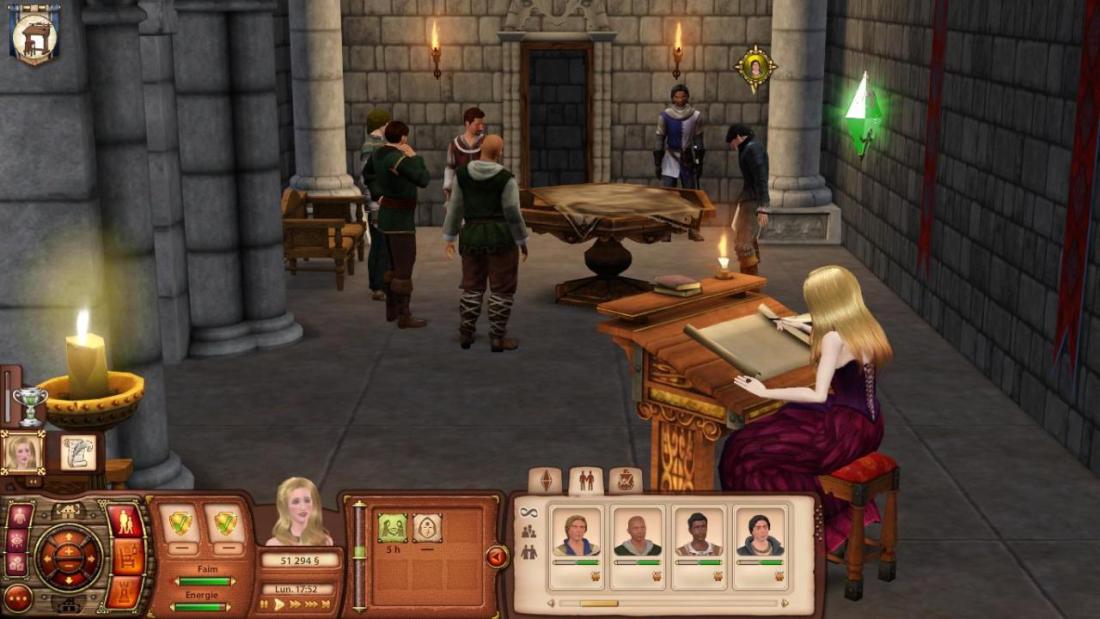Activate the two-people live mode button

click(x=125, y=520)
